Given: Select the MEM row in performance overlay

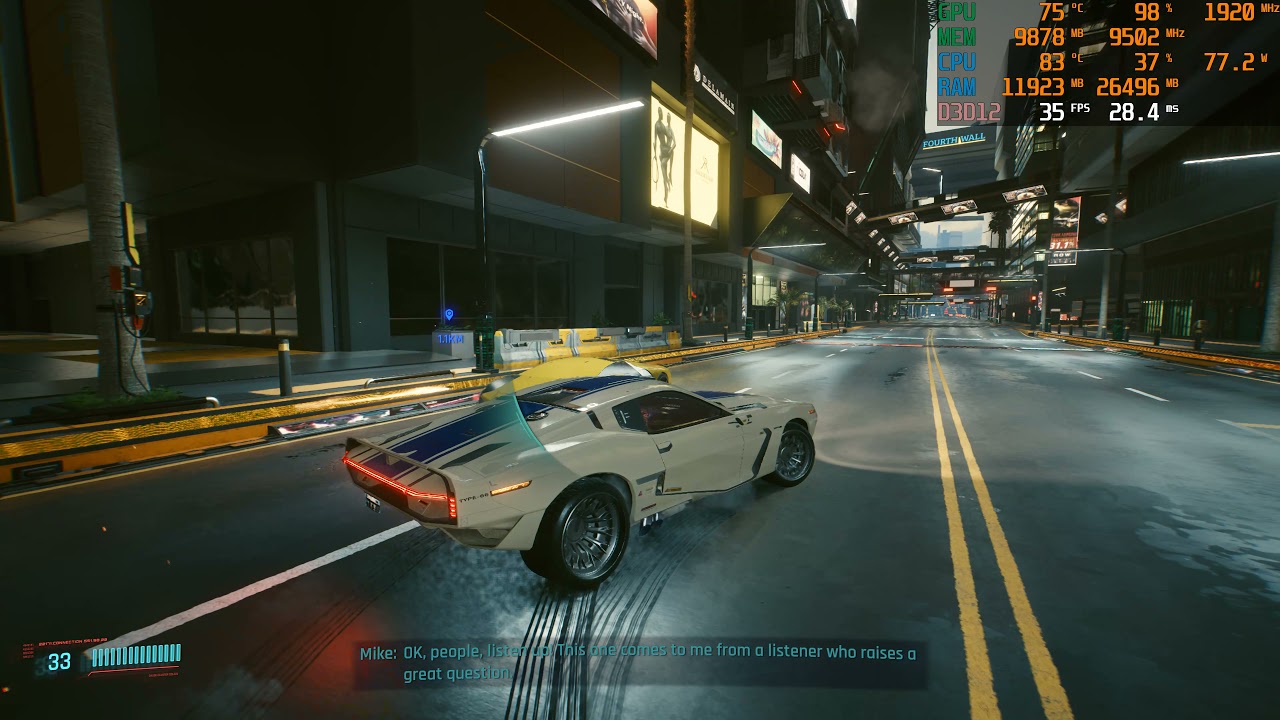Looking at the screenshot, I should tap(957, 36).
